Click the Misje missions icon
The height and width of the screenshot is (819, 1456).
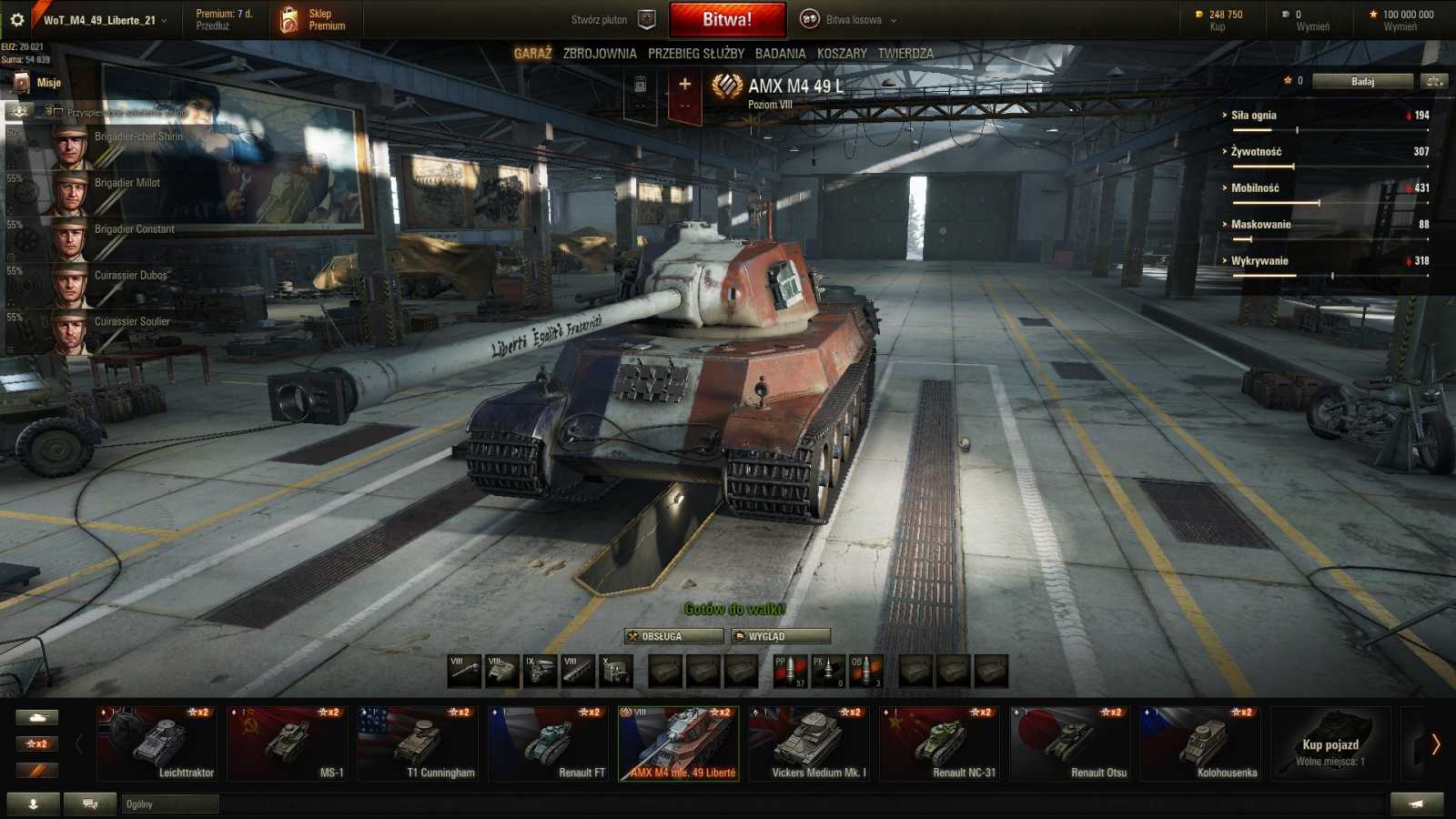click(x=22, y=82)
